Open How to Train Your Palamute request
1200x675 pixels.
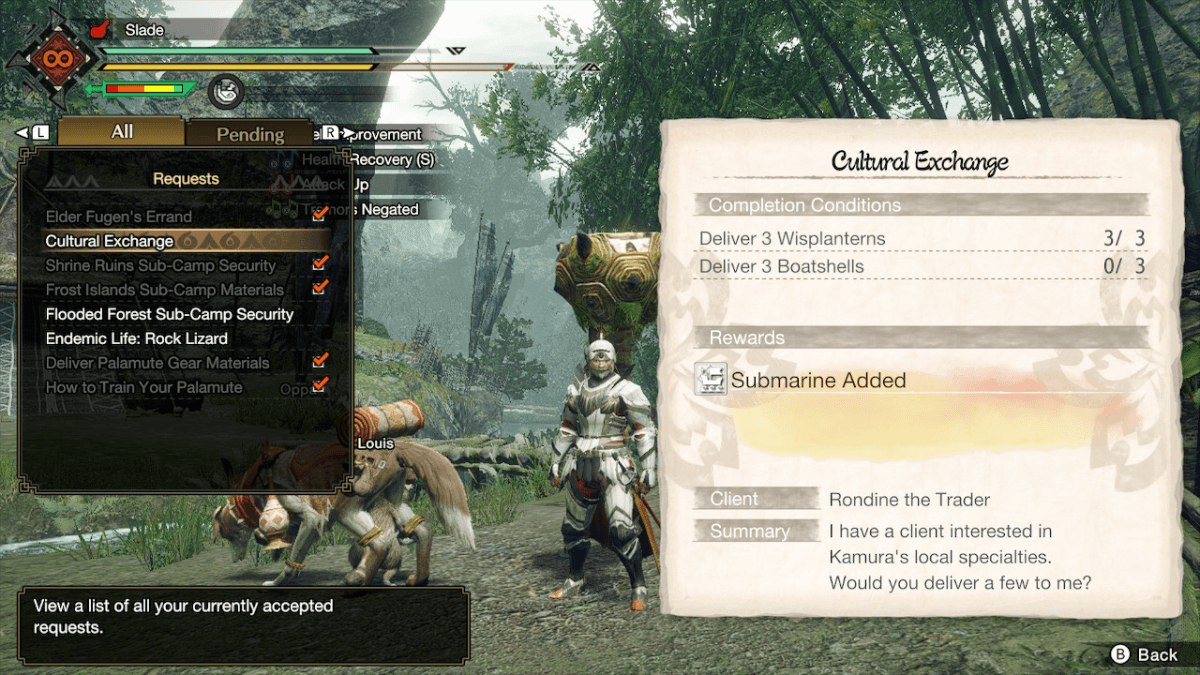pos(144,387)
